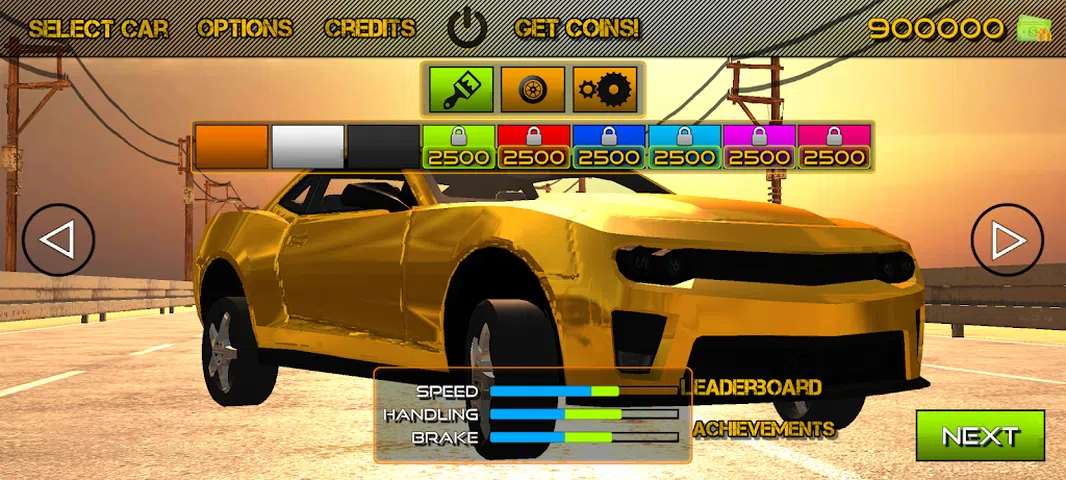Switch to the paint brush tab

coord(461,89)
